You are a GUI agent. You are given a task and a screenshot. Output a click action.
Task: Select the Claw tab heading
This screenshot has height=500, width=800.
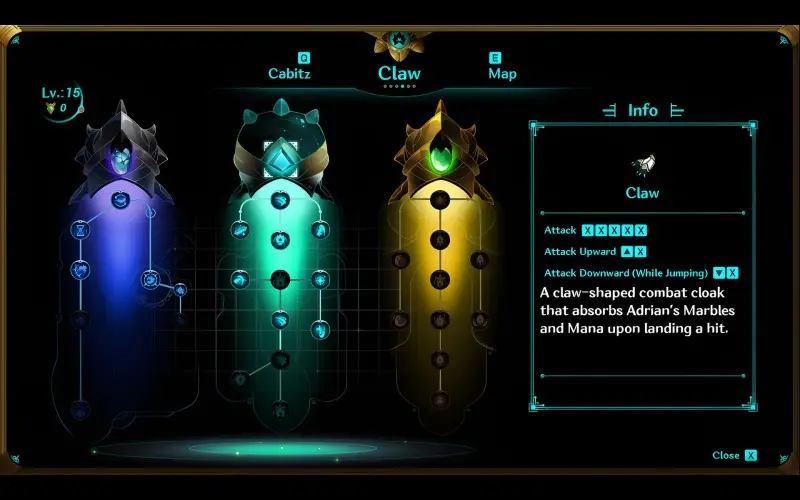pyautogui.click(x=399, y=73)
